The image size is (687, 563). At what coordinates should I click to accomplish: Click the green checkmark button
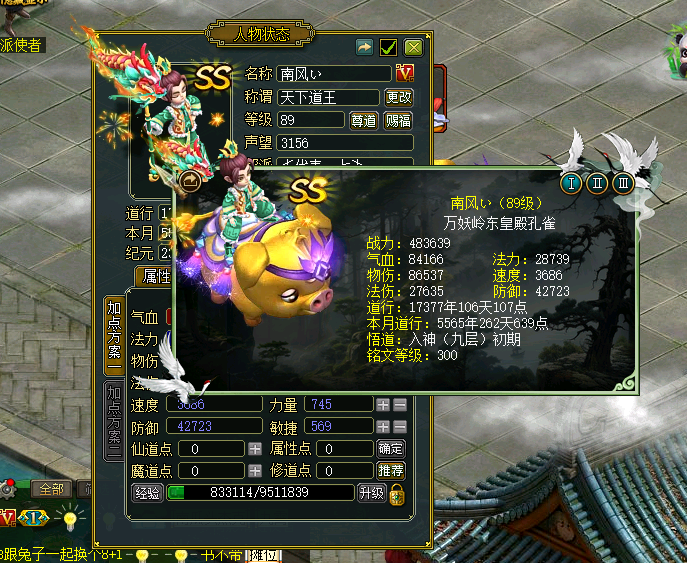pyautogui.click(x=389, y=47)
